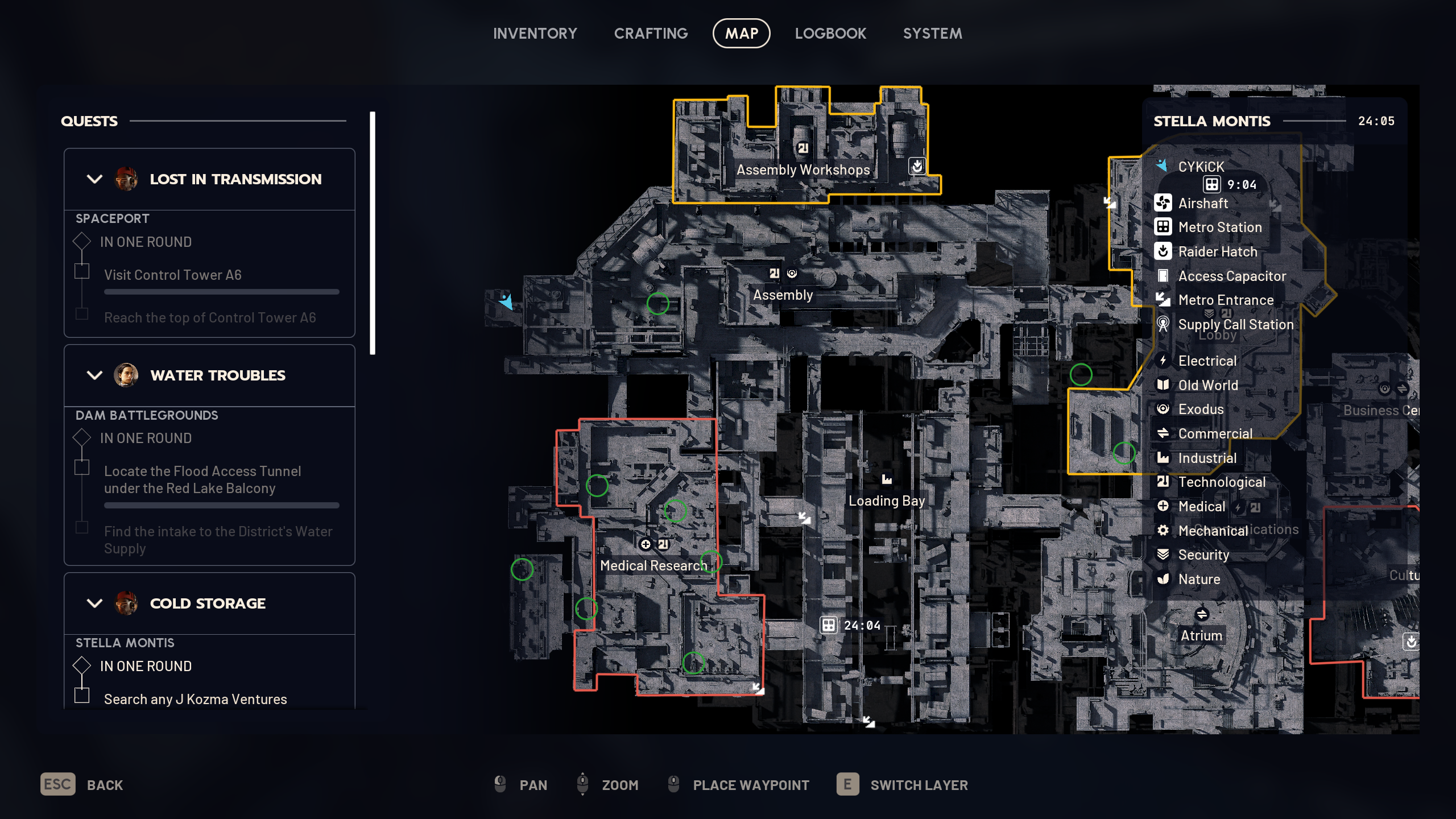This screenshot has width=1456, height=819.
Task: Switch to the Inventory tab
Action: pyautogui.click(x=535, y=34)
